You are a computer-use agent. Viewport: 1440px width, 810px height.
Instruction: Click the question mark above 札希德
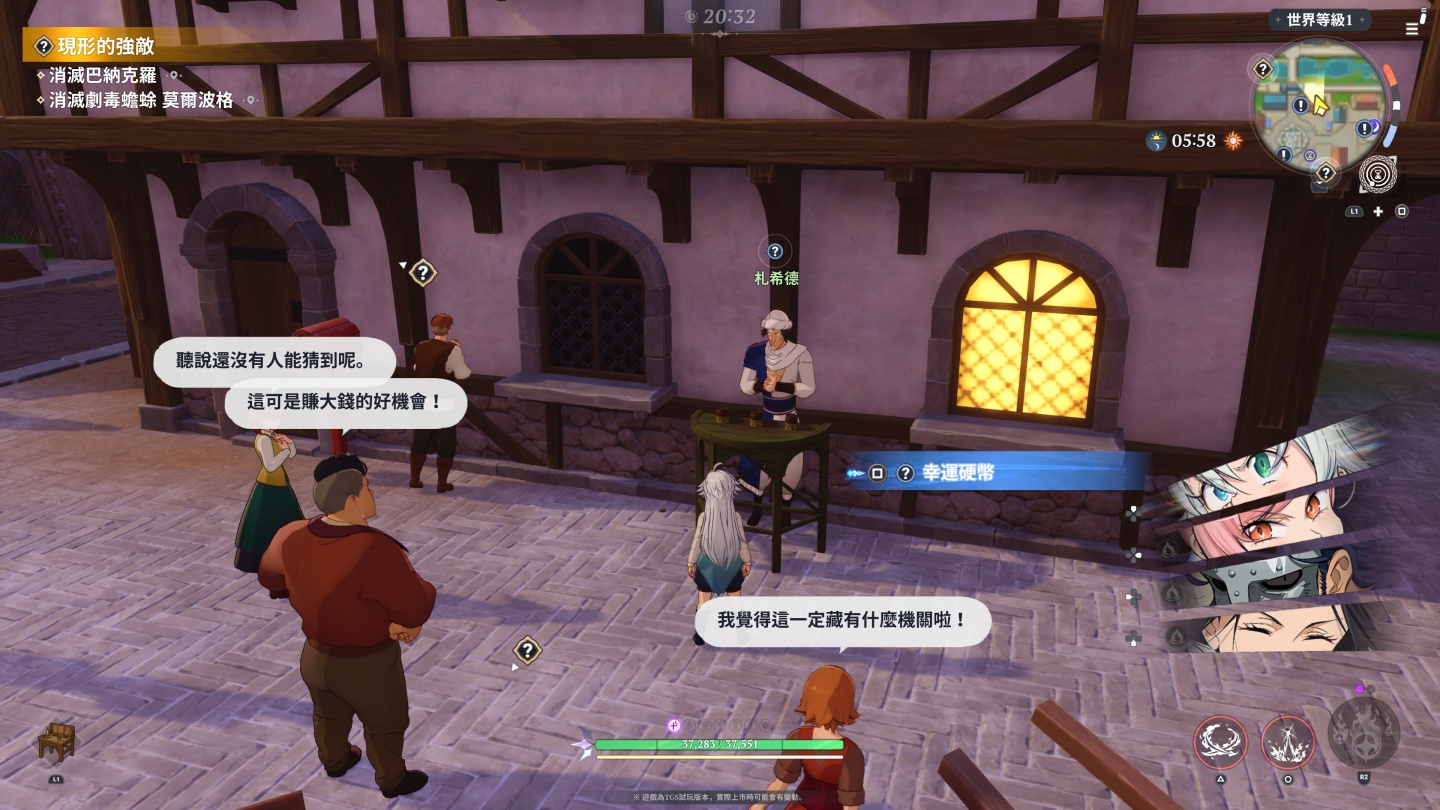point(776,251)
